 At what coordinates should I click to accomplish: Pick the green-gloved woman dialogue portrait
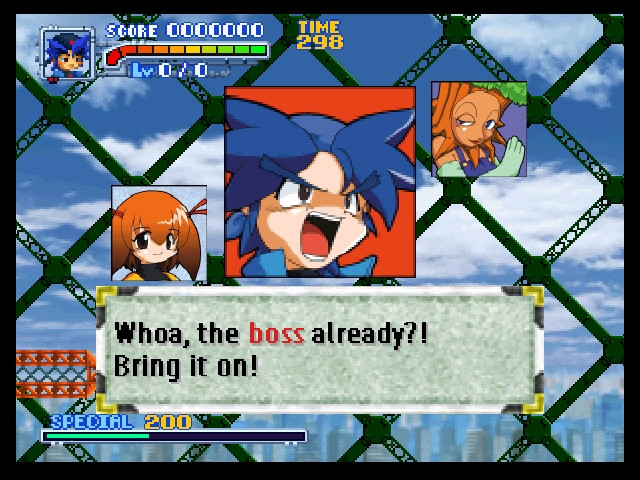(479, 130)
